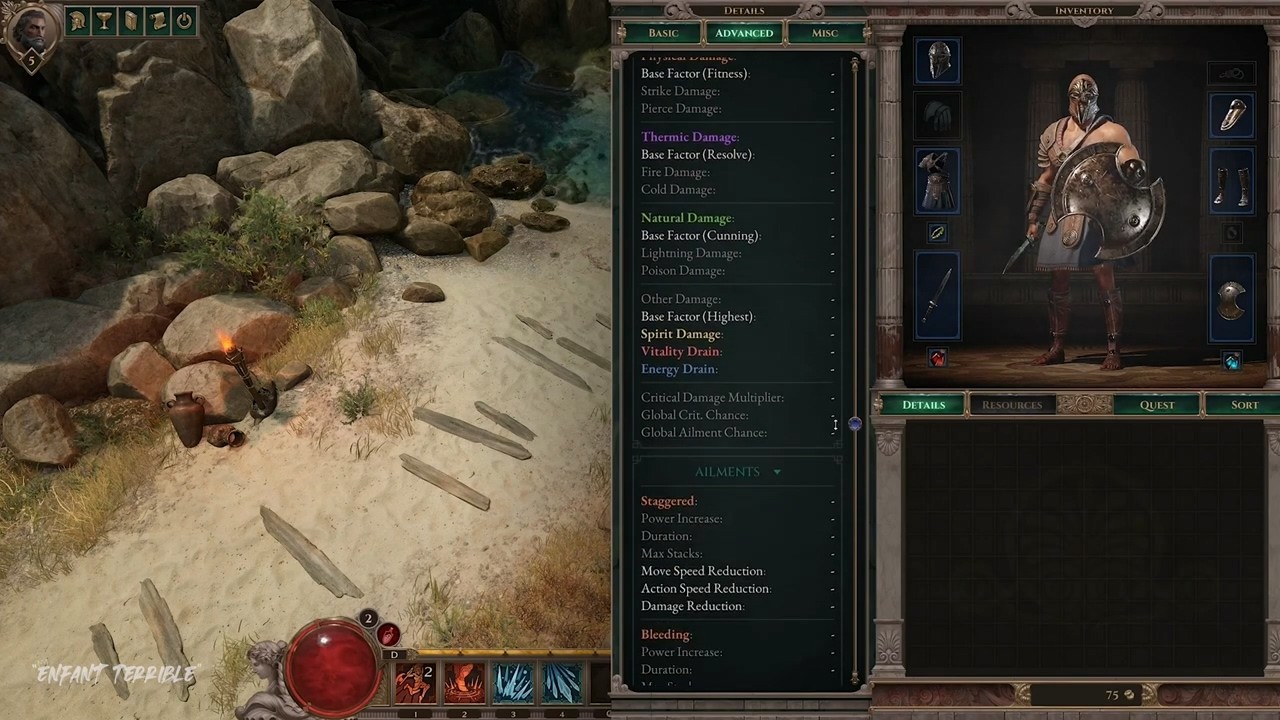This screenshot has width=1280, height=720.
Task: Click the power button menu icon
Action: click(x=184, y=21)
